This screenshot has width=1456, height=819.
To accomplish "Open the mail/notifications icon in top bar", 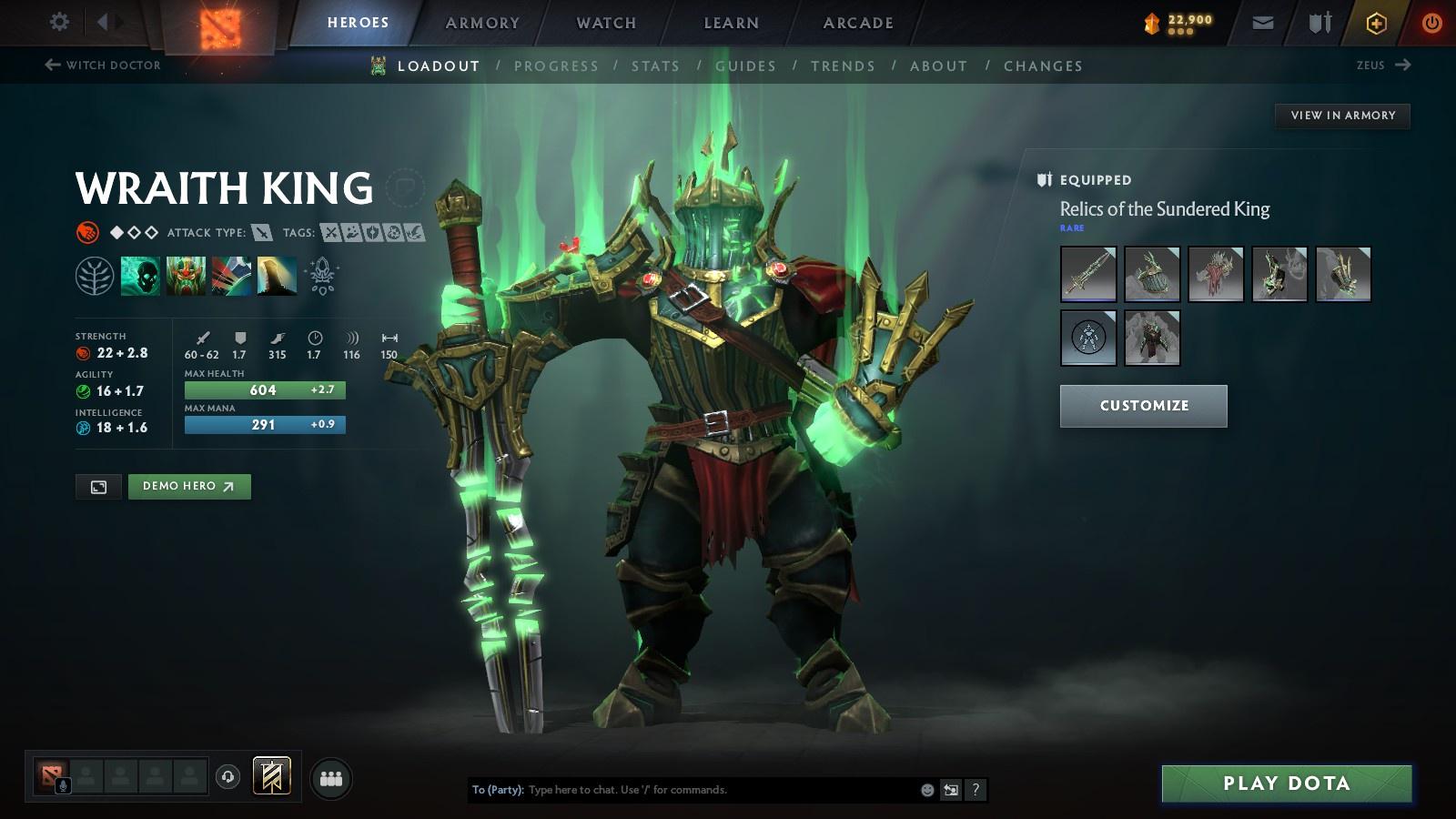I will 1262,22.
